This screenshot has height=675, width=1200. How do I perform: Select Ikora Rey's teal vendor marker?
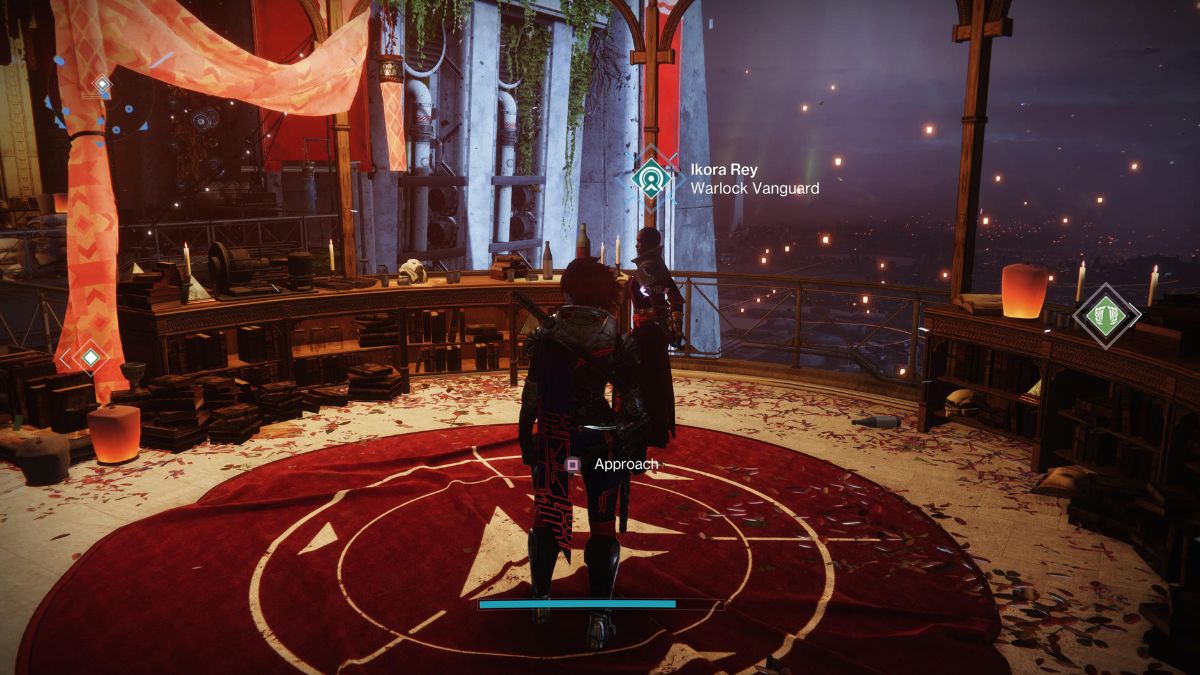652,177
